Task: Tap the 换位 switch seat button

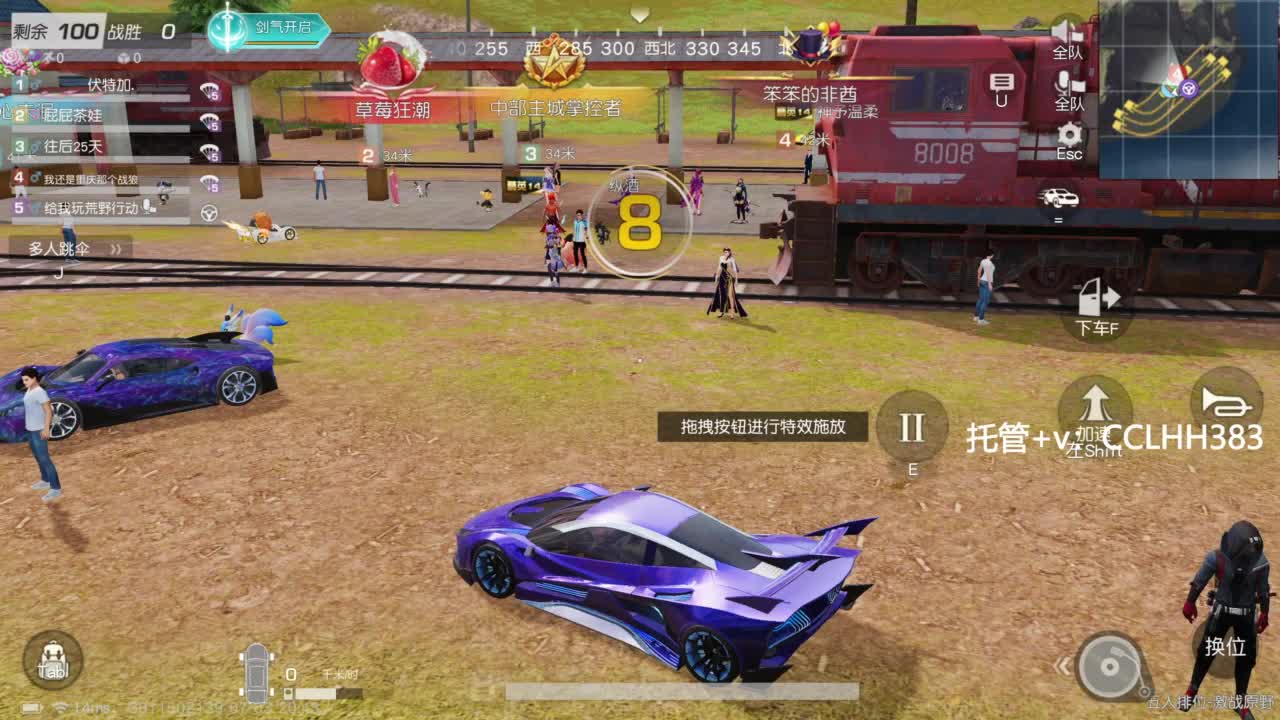Action: point(1224,648)
